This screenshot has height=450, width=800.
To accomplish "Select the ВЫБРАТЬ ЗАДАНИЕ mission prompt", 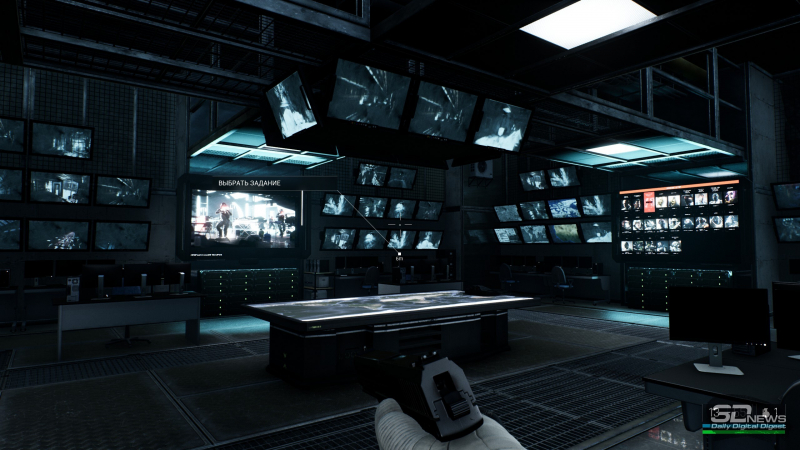I will tap(250, 183).
